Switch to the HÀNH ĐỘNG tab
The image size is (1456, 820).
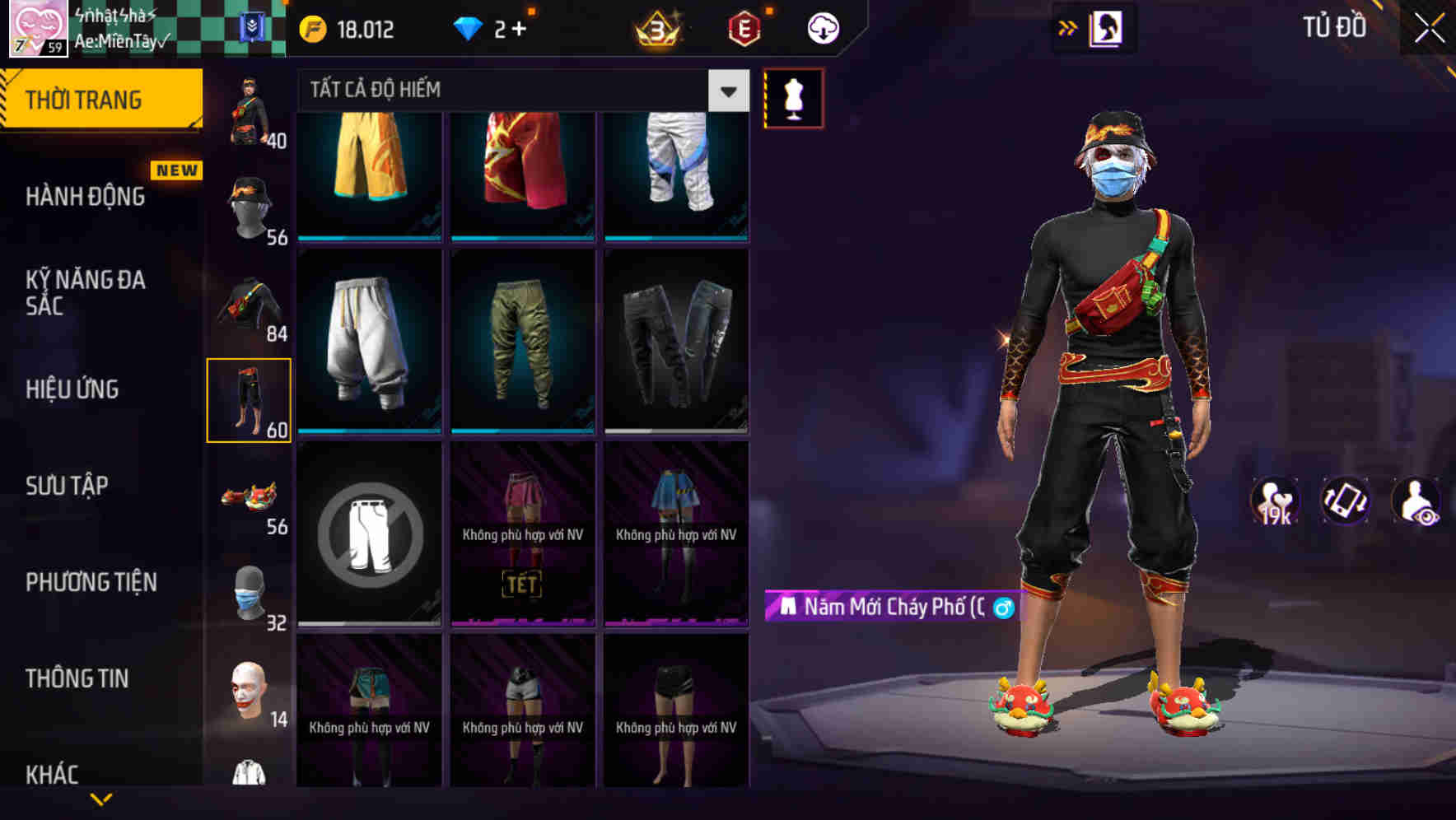[84, 197]
